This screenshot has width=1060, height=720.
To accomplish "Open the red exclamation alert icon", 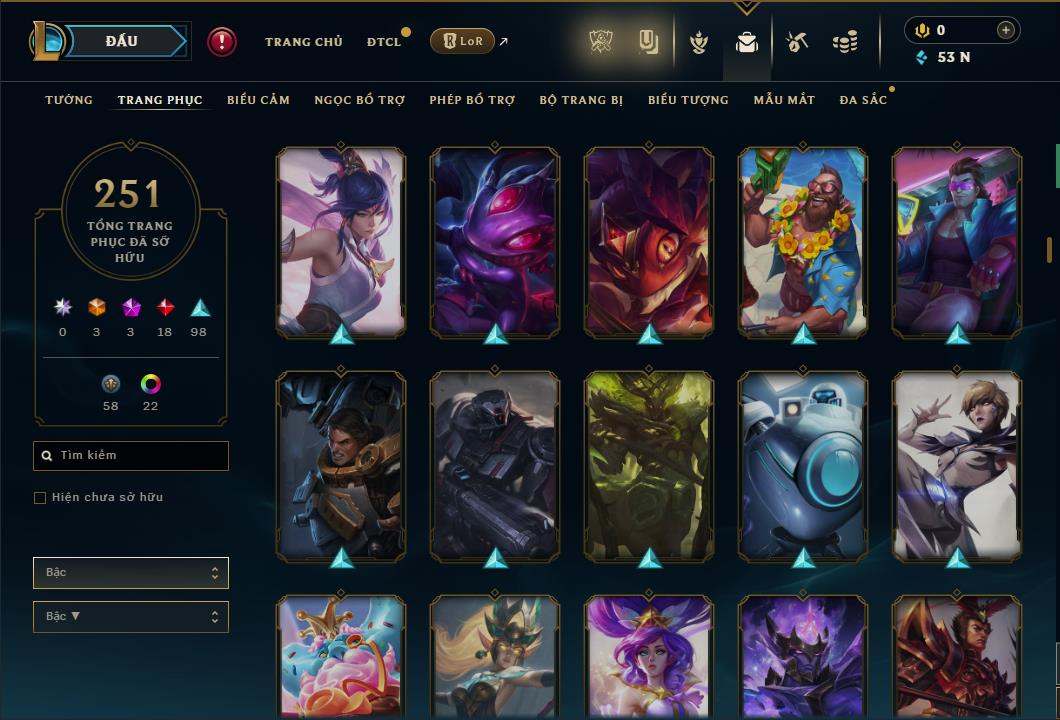I will [x=222, y=41].
